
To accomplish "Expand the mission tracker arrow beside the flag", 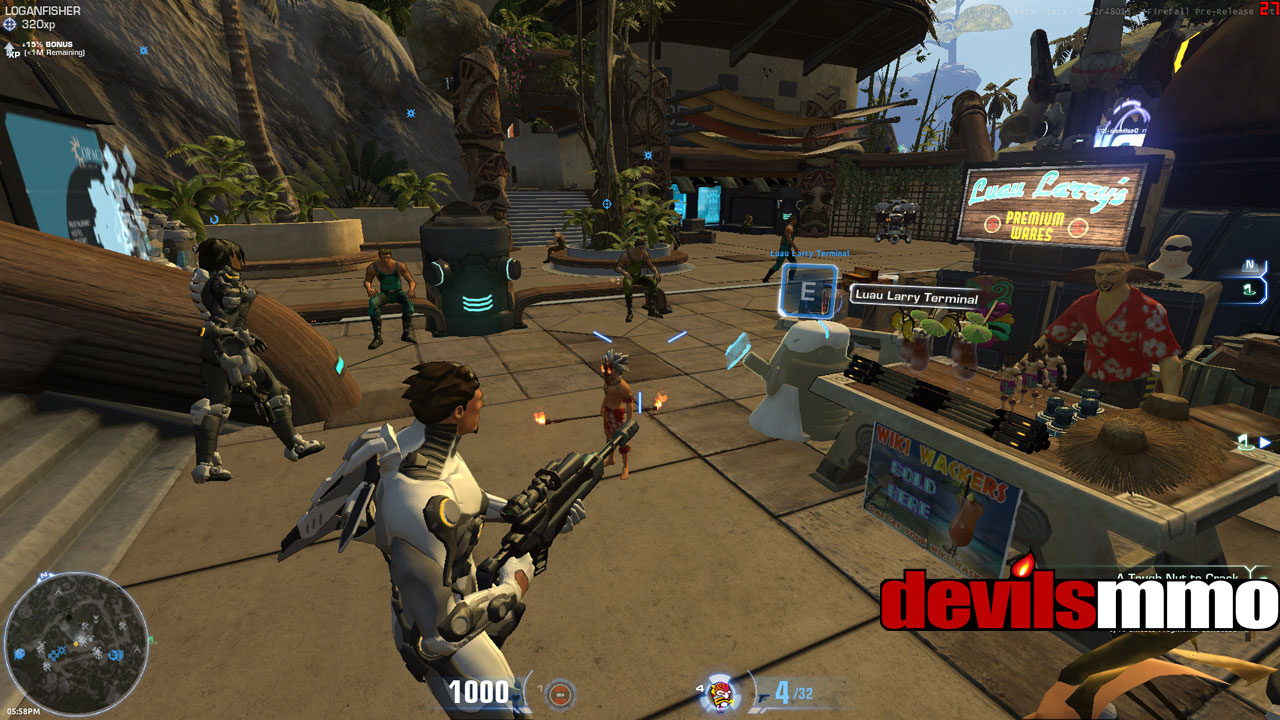I will (1265, 441).
